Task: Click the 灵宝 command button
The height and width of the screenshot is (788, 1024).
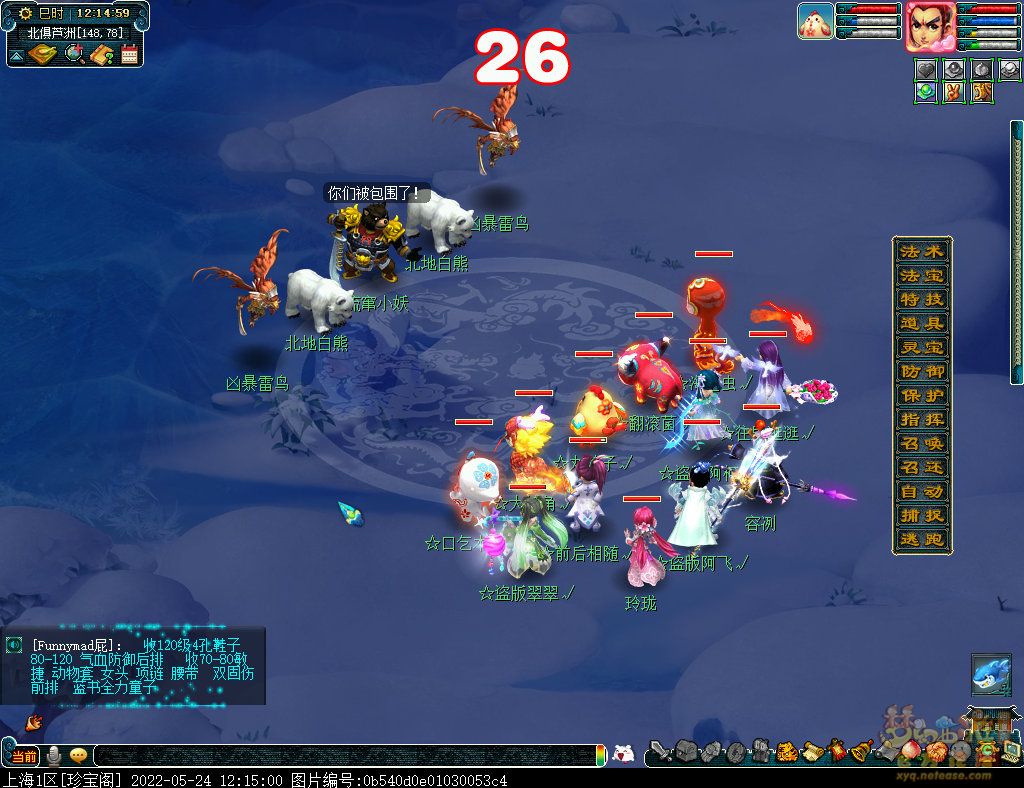Action: [921, 347]
